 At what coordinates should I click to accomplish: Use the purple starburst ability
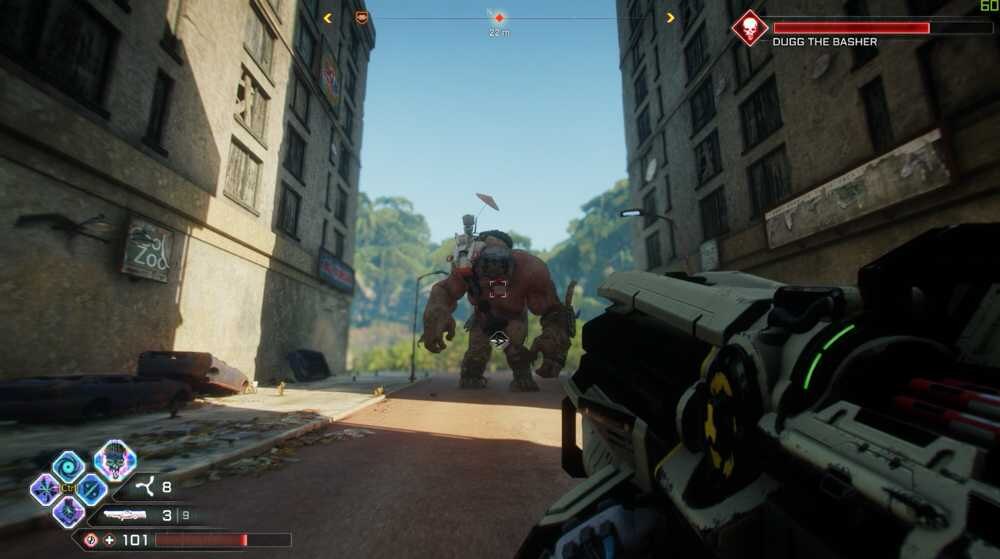46,489
